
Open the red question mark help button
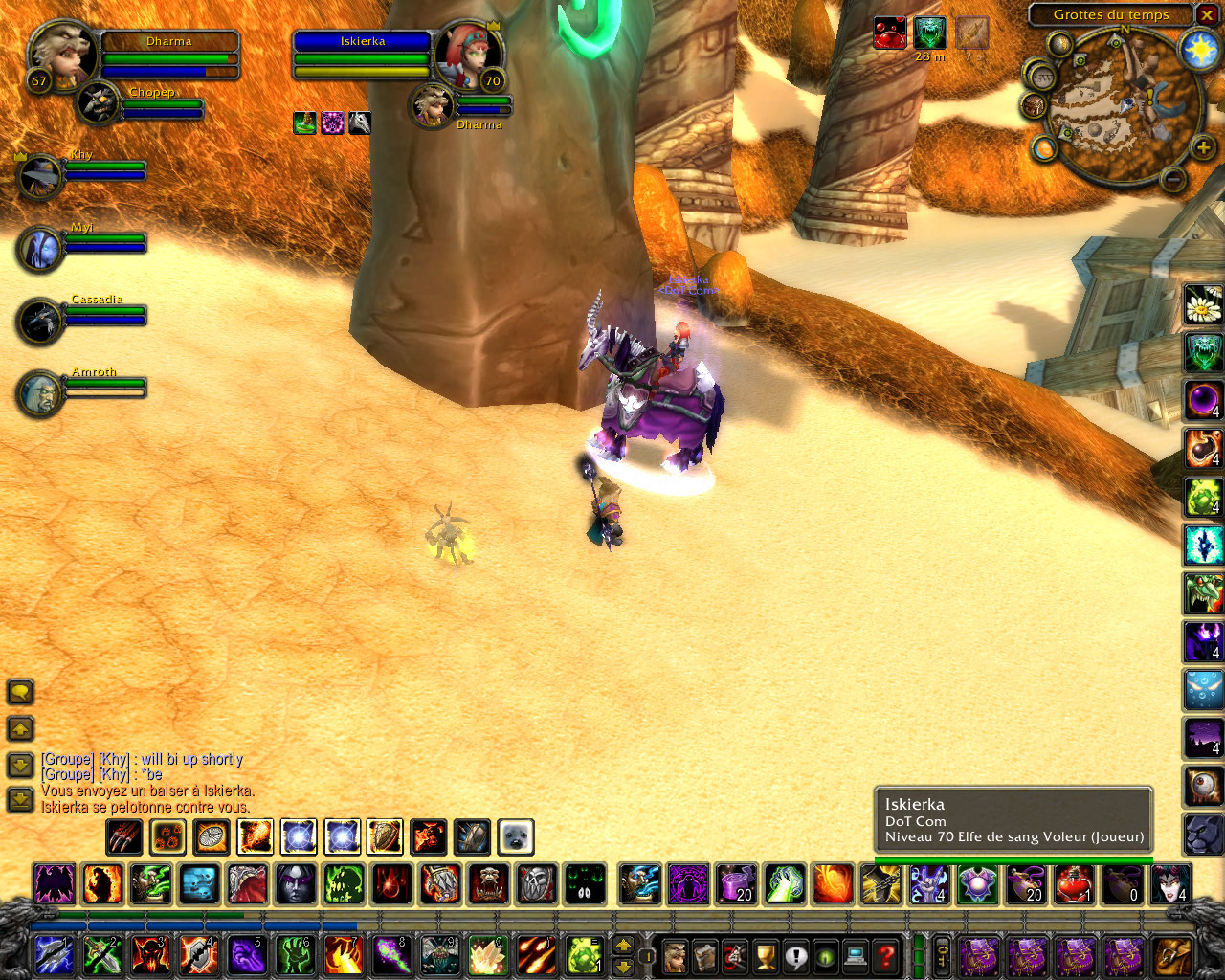[x=886, y=955]
